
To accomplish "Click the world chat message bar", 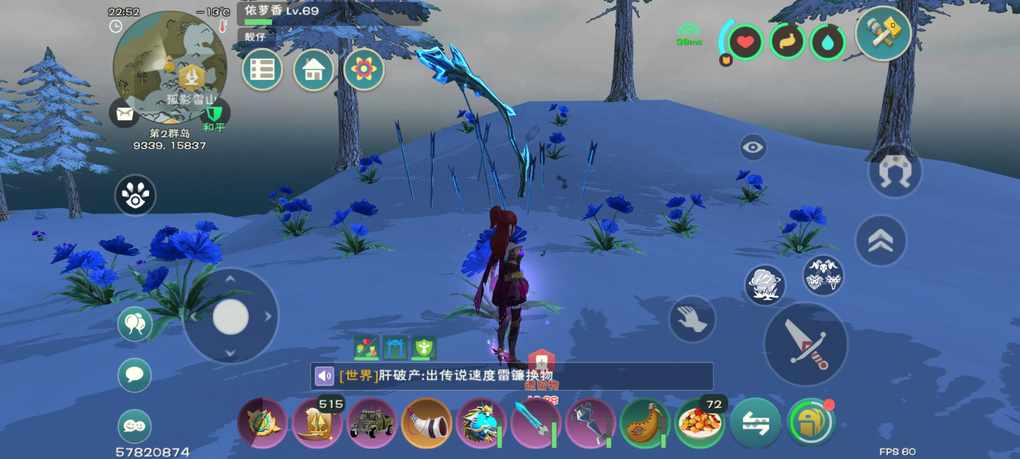I will click(513, 376).
